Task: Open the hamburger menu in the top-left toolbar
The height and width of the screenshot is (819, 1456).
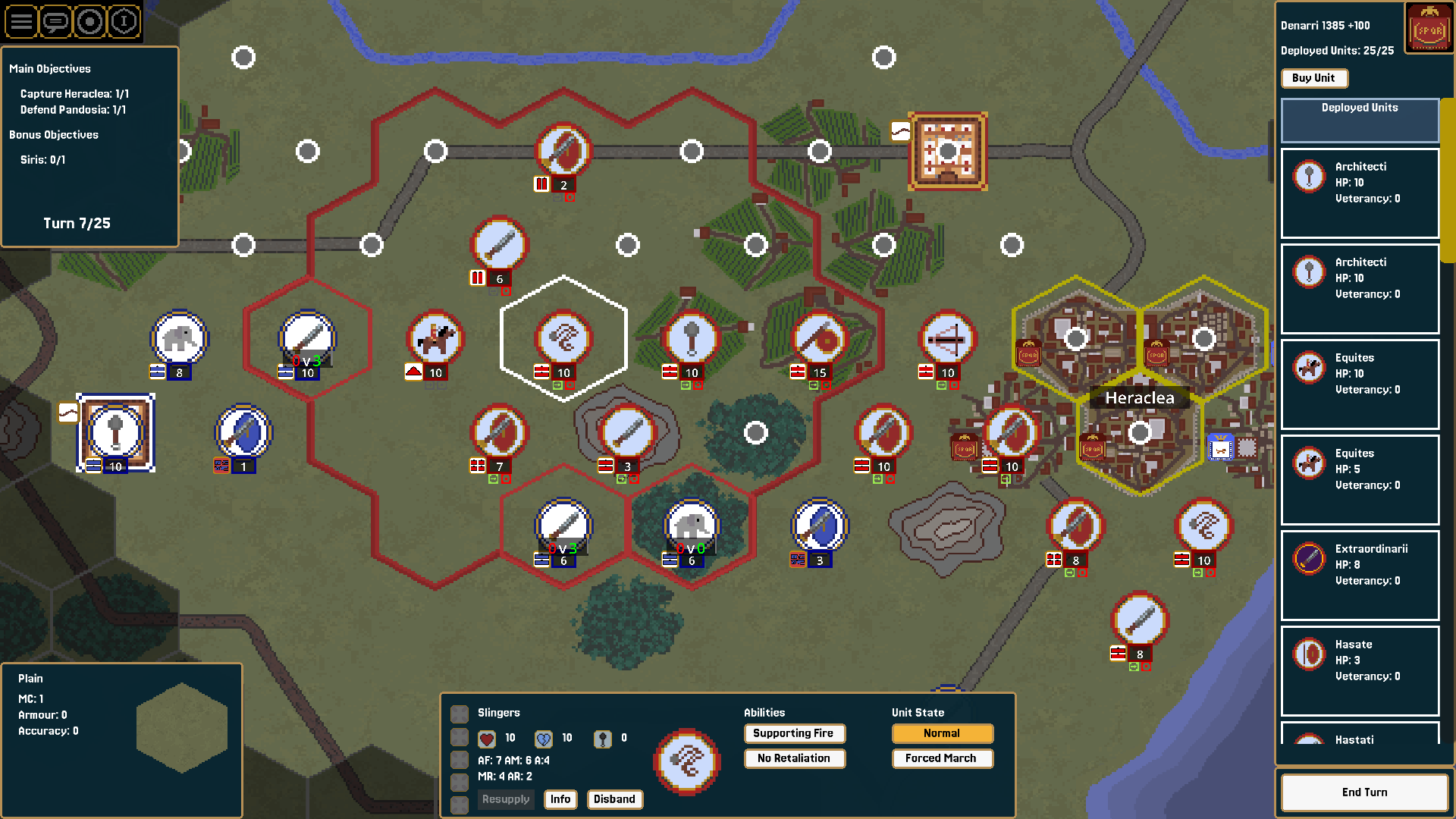Action: [x=21, y=21]
